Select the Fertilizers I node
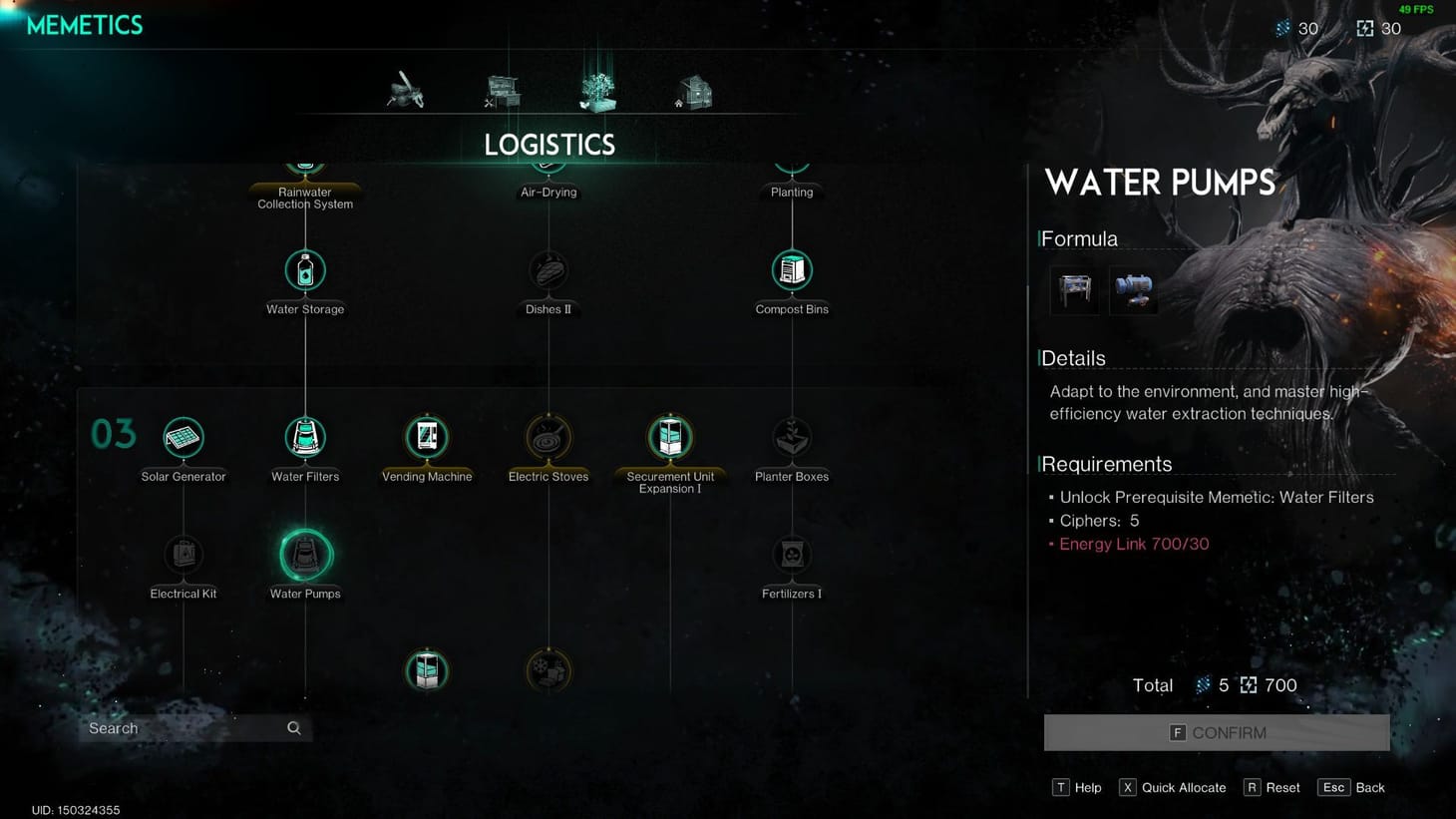The height and width of the screenshot is (819, 1456). 791,556
